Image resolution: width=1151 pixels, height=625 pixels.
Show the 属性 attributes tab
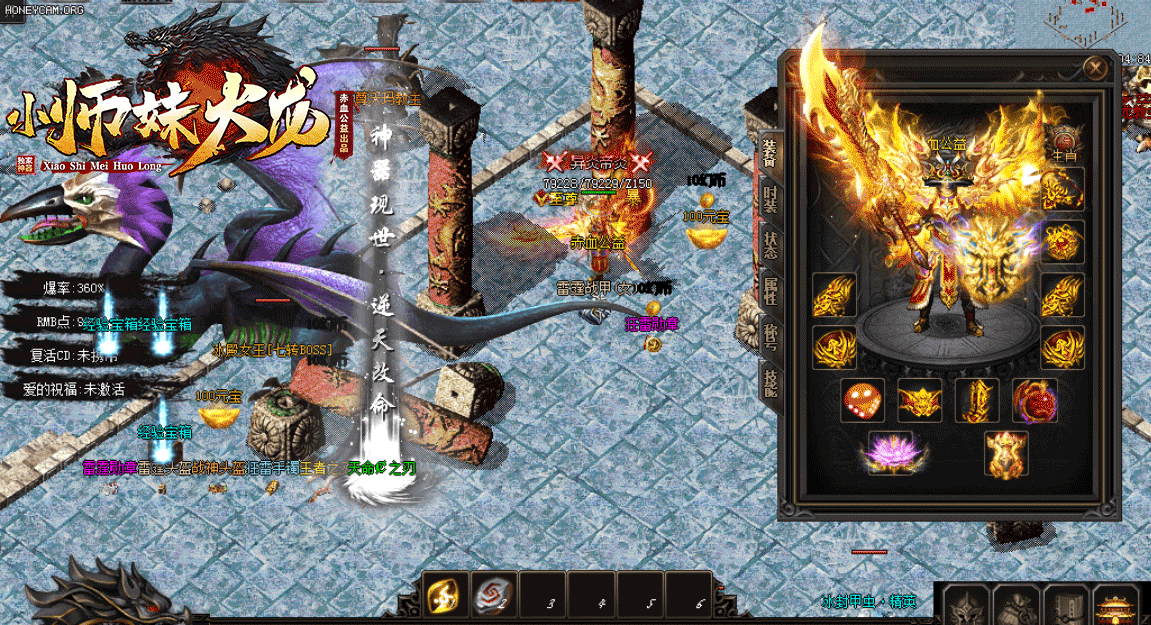click(x=770, y=291)
